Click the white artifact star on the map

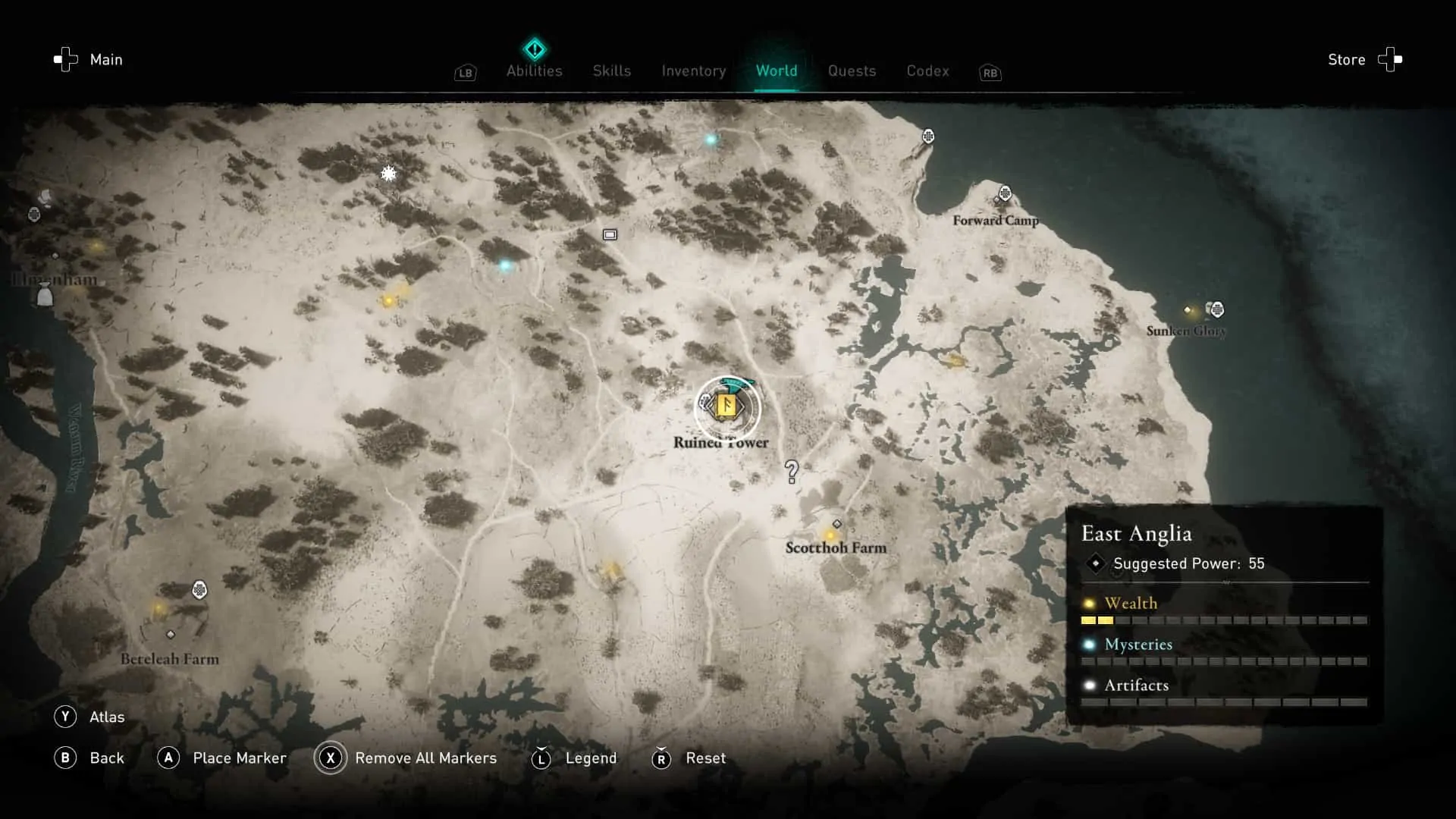pos(388,174)
